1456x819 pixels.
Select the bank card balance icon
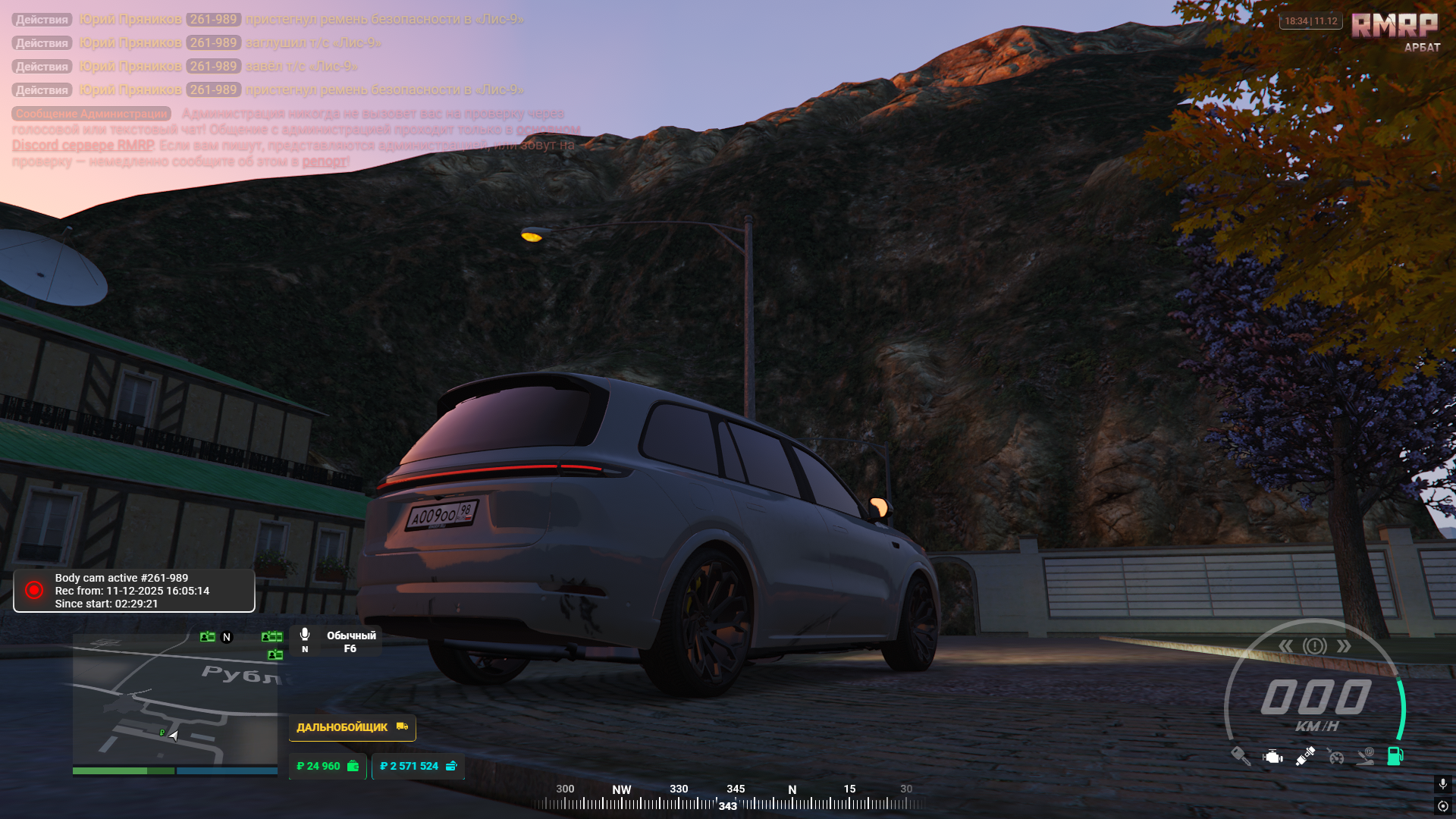point(452,767)
